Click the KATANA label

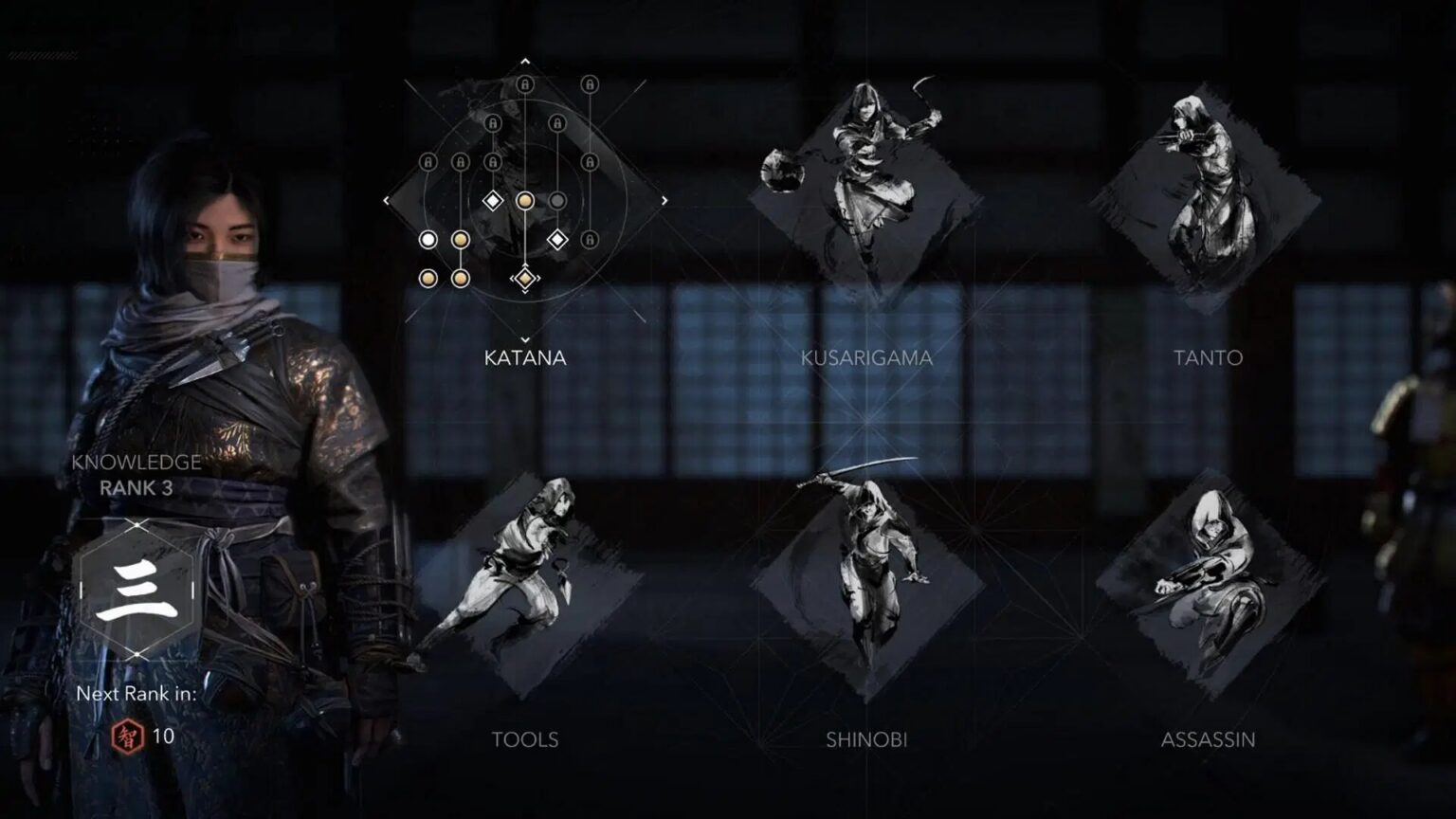click(526, 359)
